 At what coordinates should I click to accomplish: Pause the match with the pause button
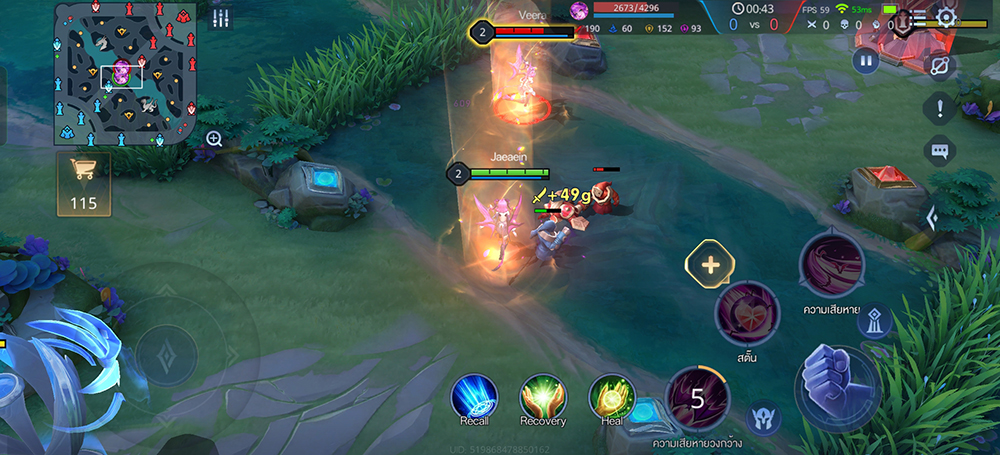pyautogui.click(x=866, y=61)
